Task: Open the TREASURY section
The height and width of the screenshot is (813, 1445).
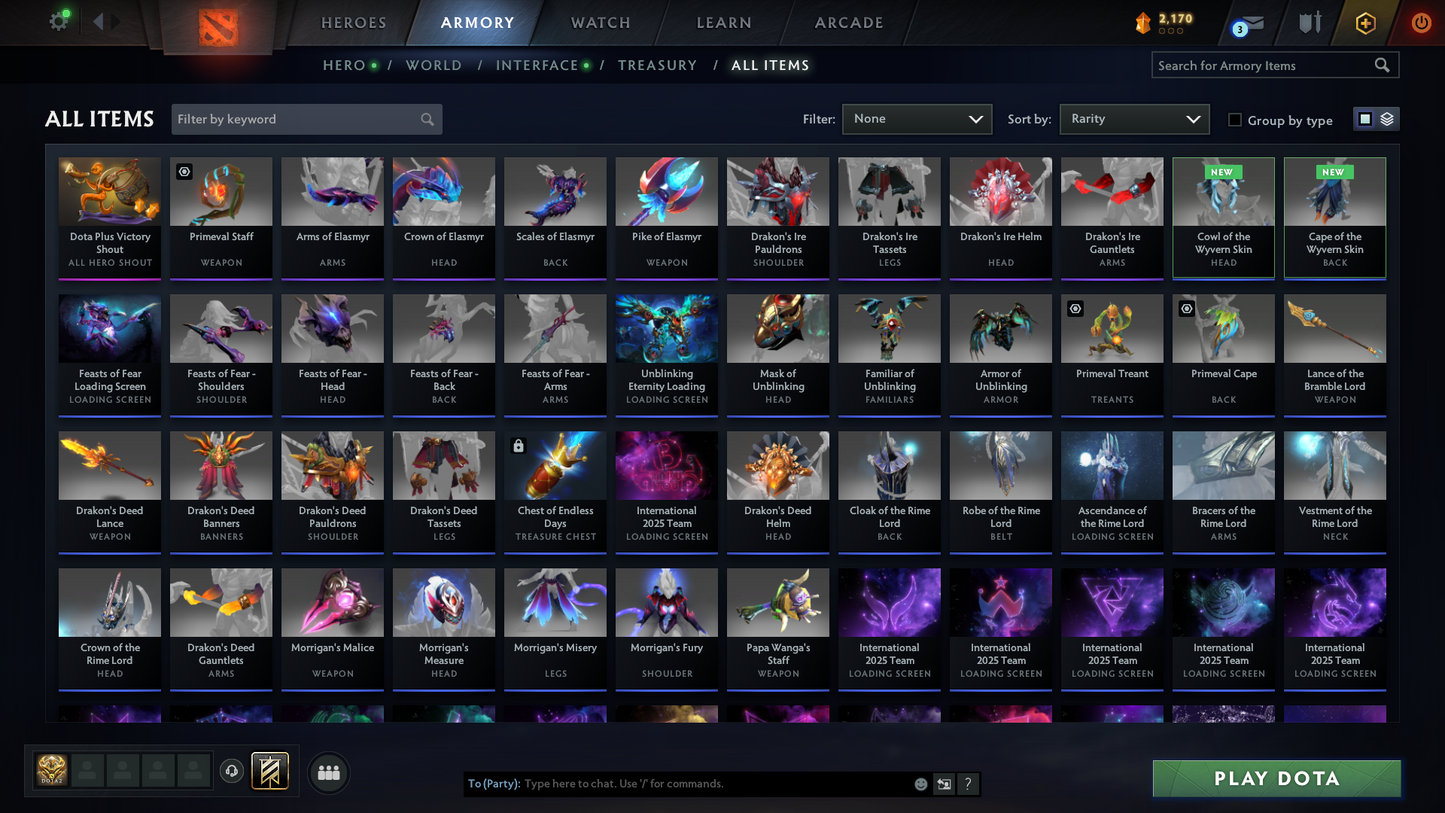Action: point(657,65)
